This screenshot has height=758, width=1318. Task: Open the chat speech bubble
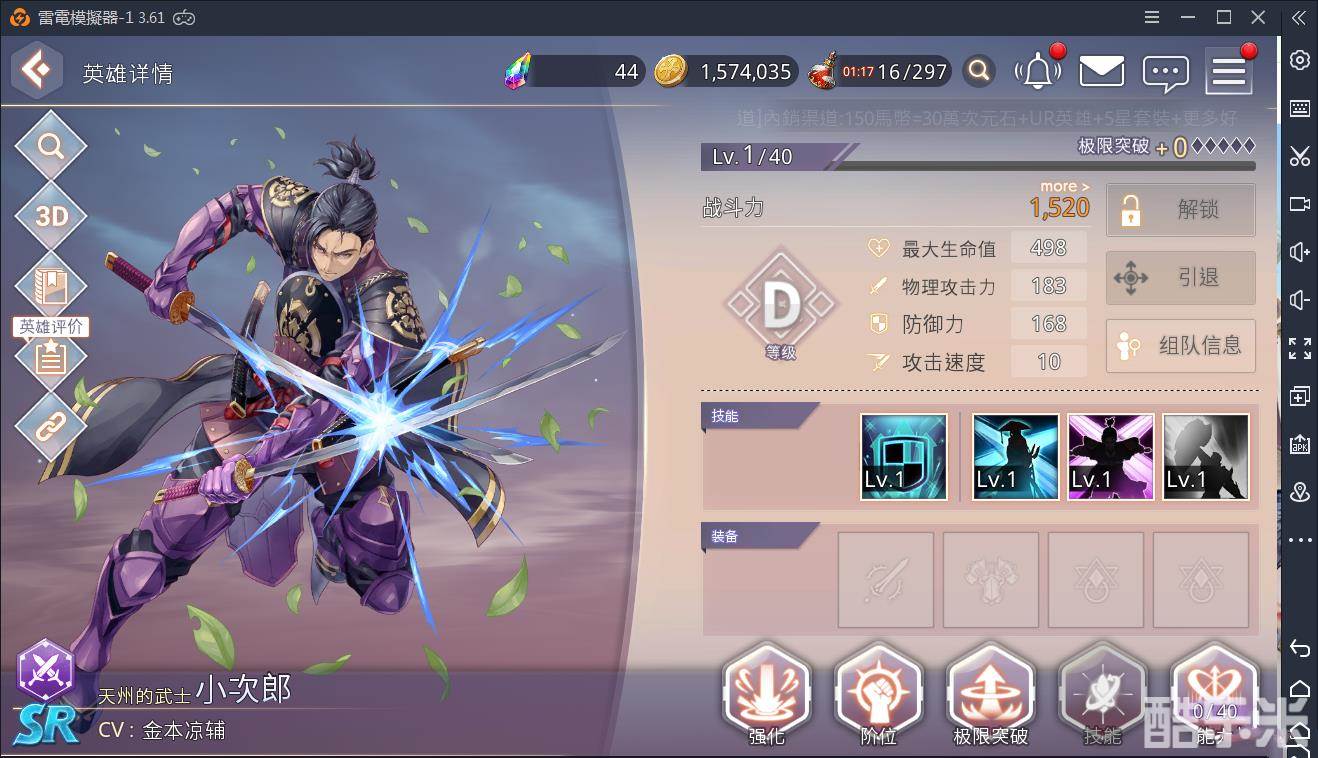point(1165,72)
